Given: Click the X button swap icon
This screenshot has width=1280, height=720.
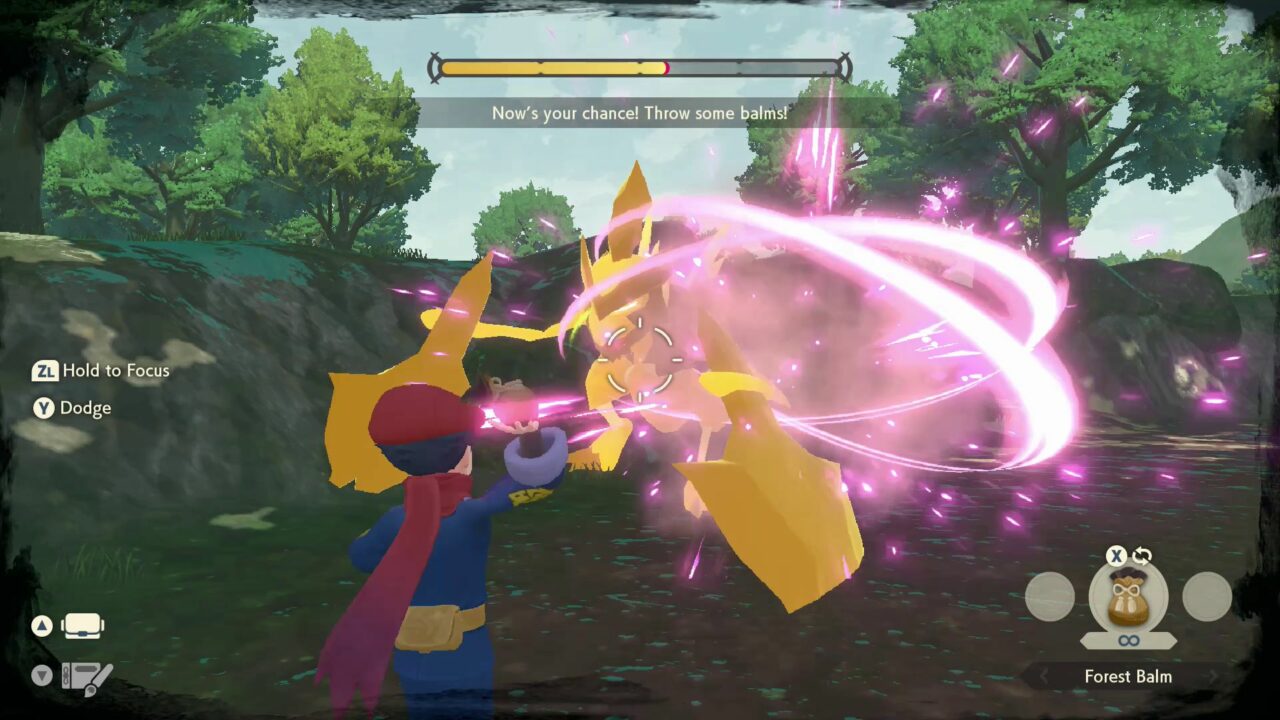Looking at the screenshot, I should [x=1115, y=555].
